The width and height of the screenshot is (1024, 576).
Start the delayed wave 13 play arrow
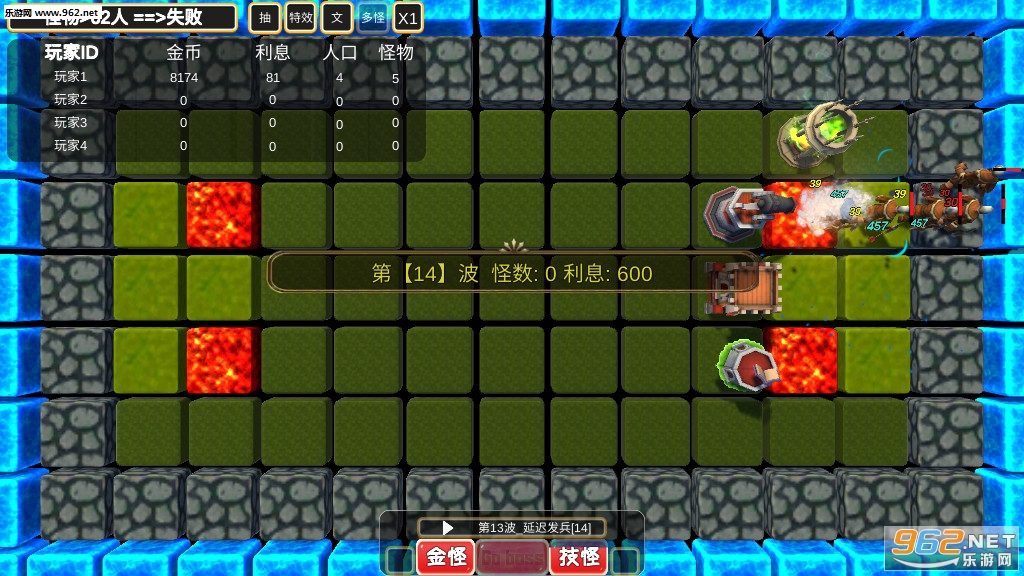449,527
